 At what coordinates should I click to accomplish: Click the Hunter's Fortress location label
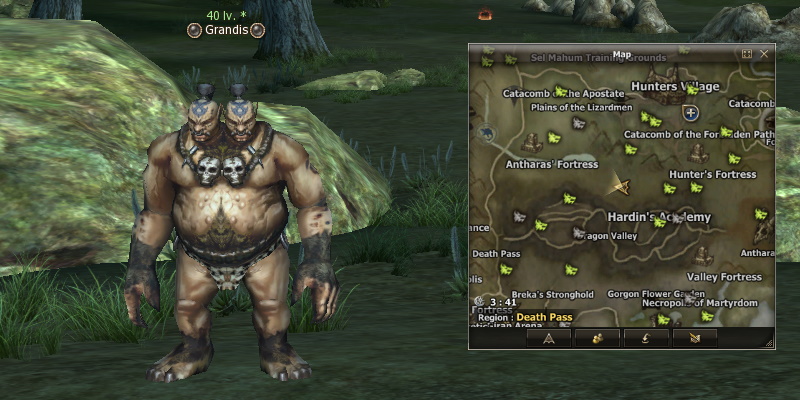point(712,174)
